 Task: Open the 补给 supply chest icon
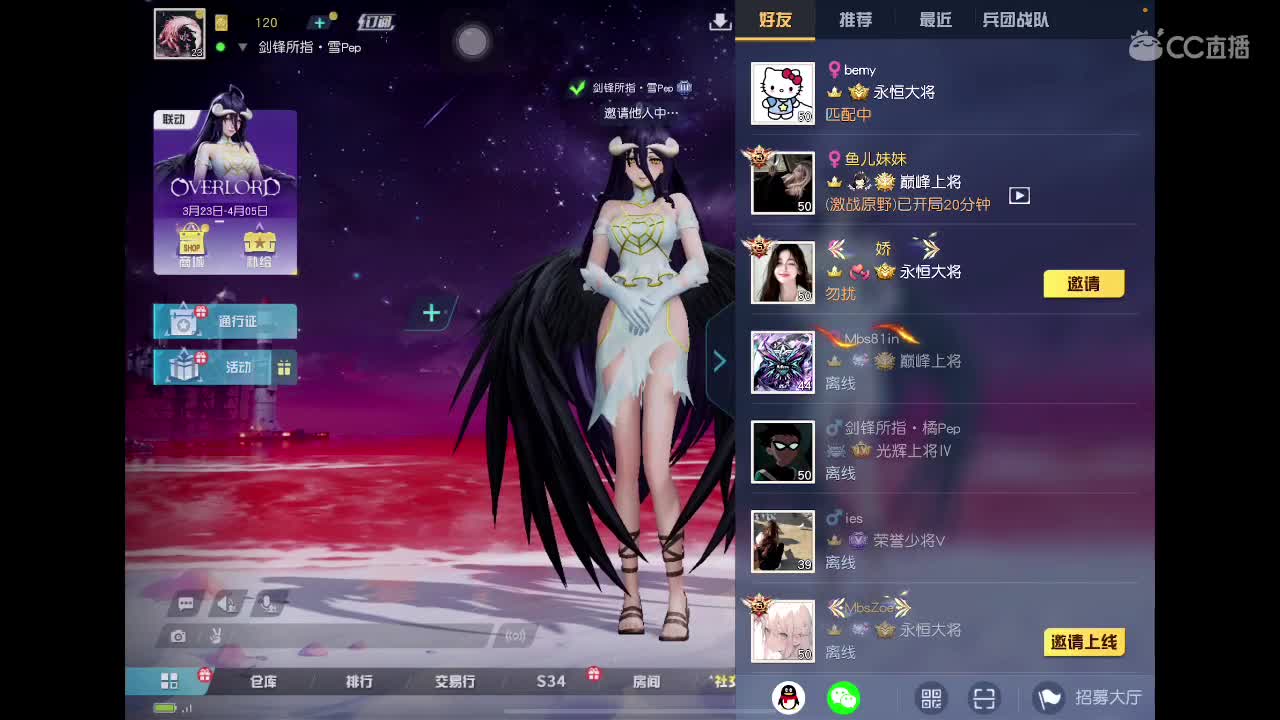coord(260,242)
